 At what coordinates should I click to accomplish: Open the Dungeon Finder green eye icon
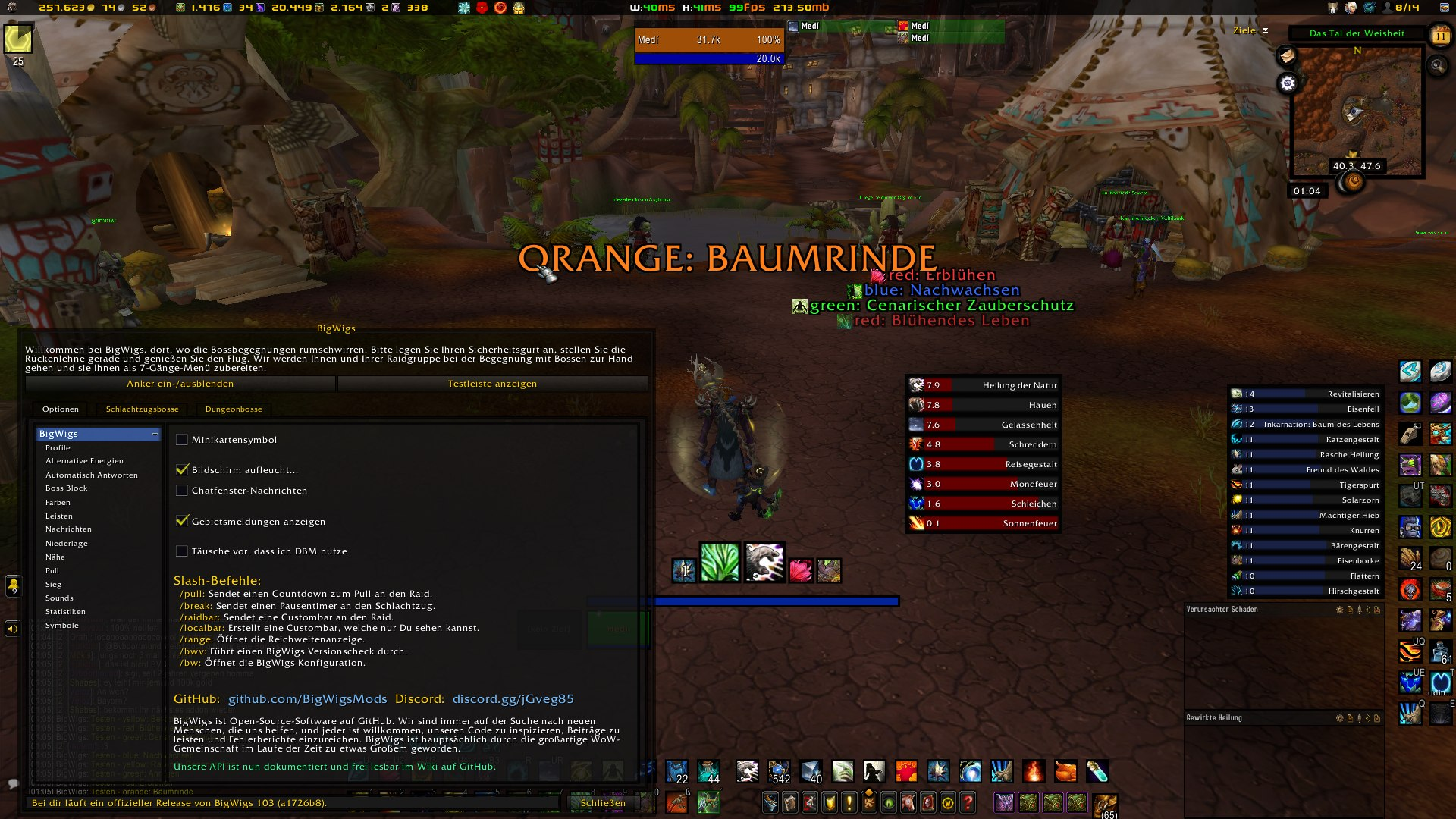pos(890,802)
